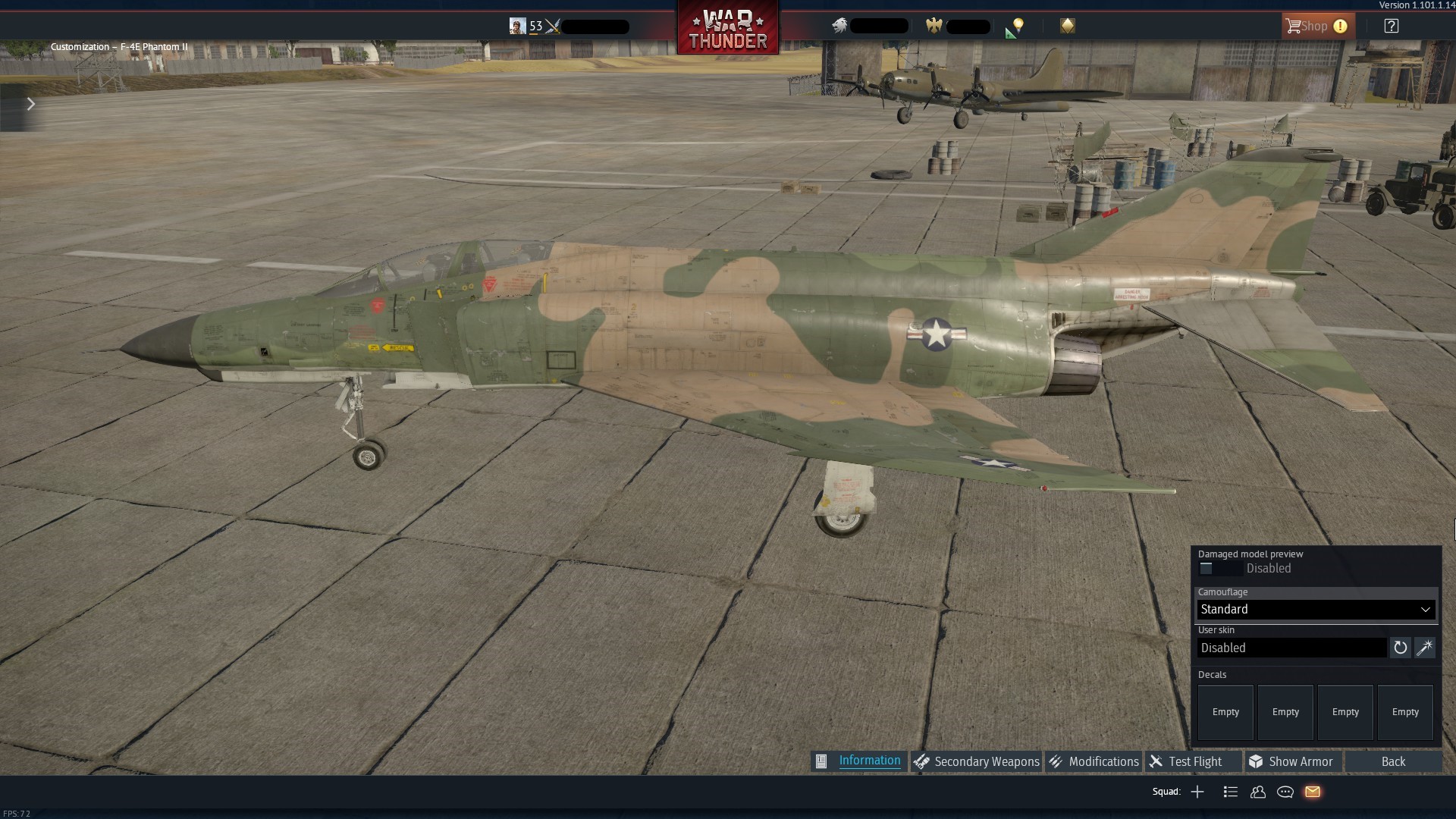
Task: Open the User skin Disabled dropdown
Action: tap(1291, 648)
